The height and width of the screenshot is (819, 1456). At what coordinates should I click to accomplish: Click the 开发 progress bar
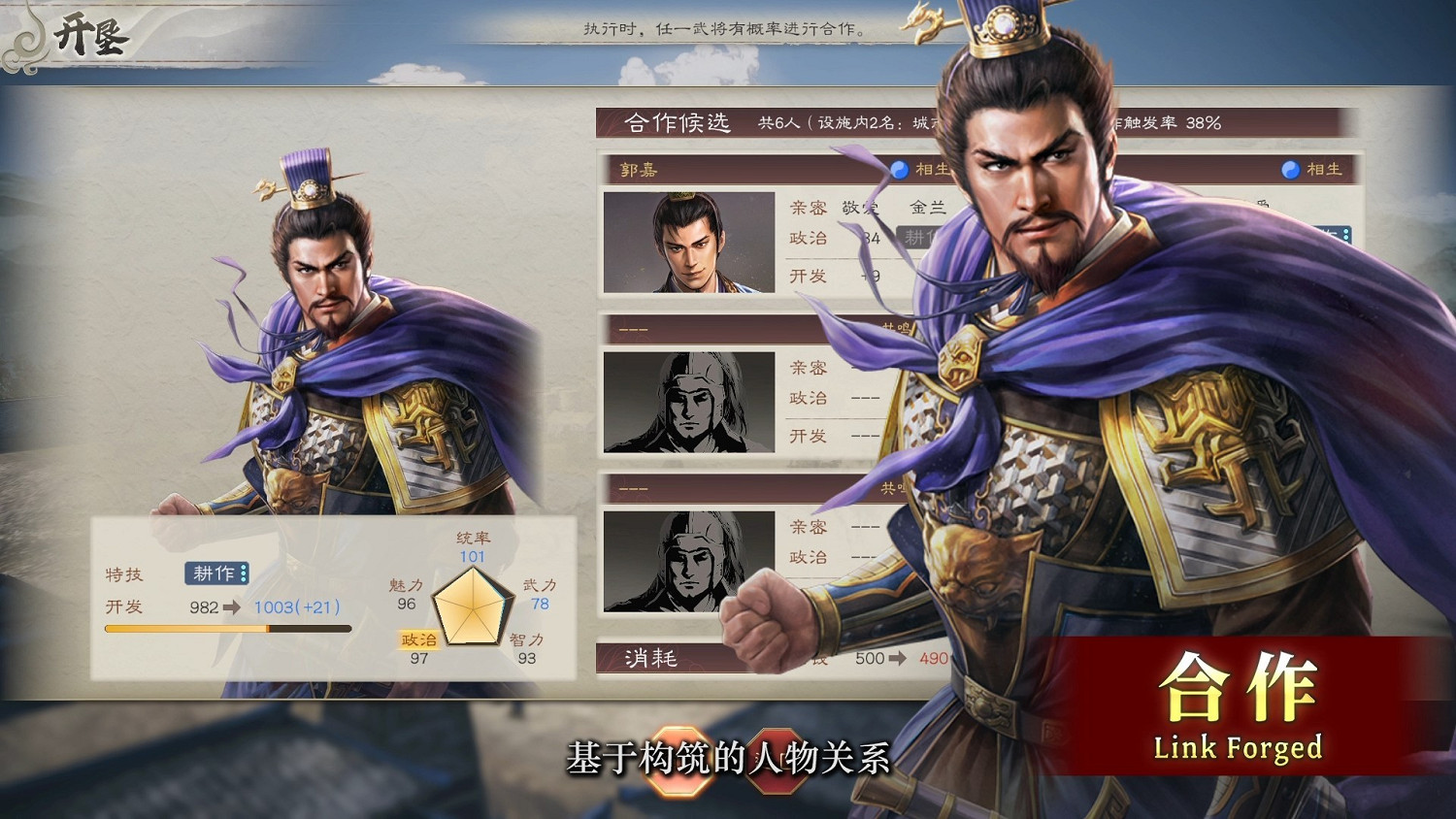coord(228,628)
